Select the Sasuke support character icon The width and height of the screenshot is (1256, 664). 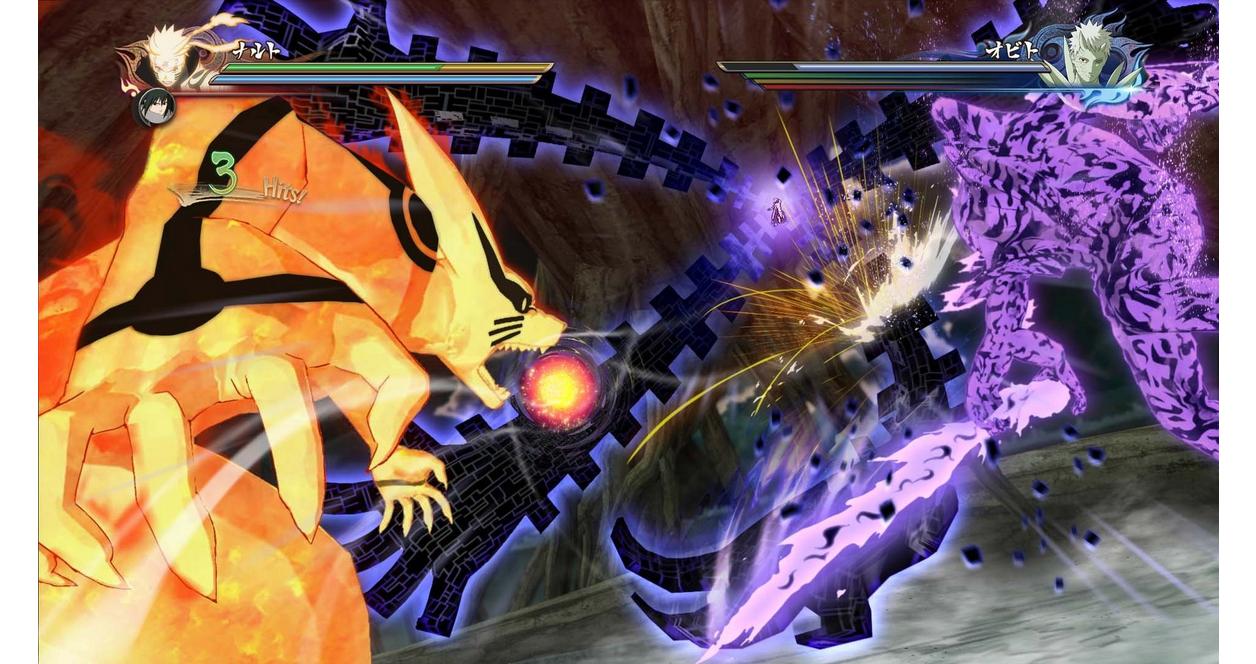pyautogui.click(x=155, y=107)
